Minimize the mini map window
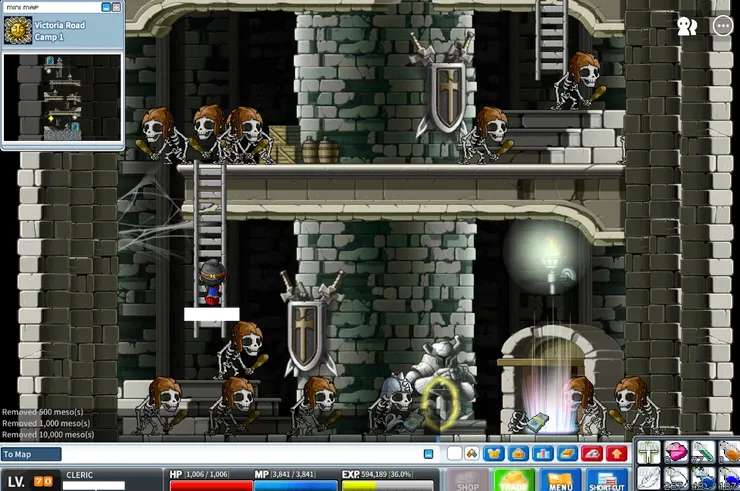 tap(104, 7)
